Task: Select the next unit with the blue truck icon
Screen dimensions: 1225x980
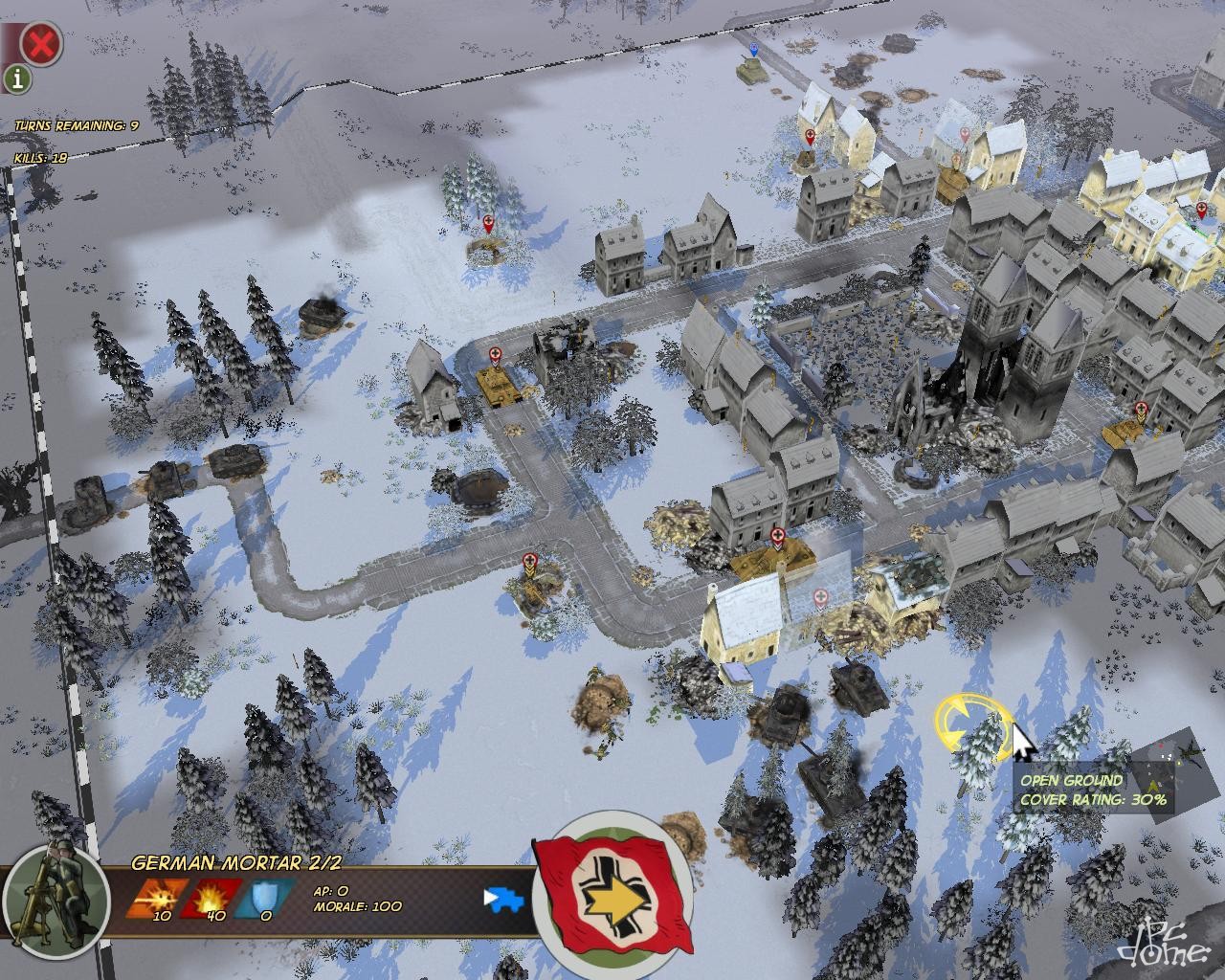Action: pos(505,899)
